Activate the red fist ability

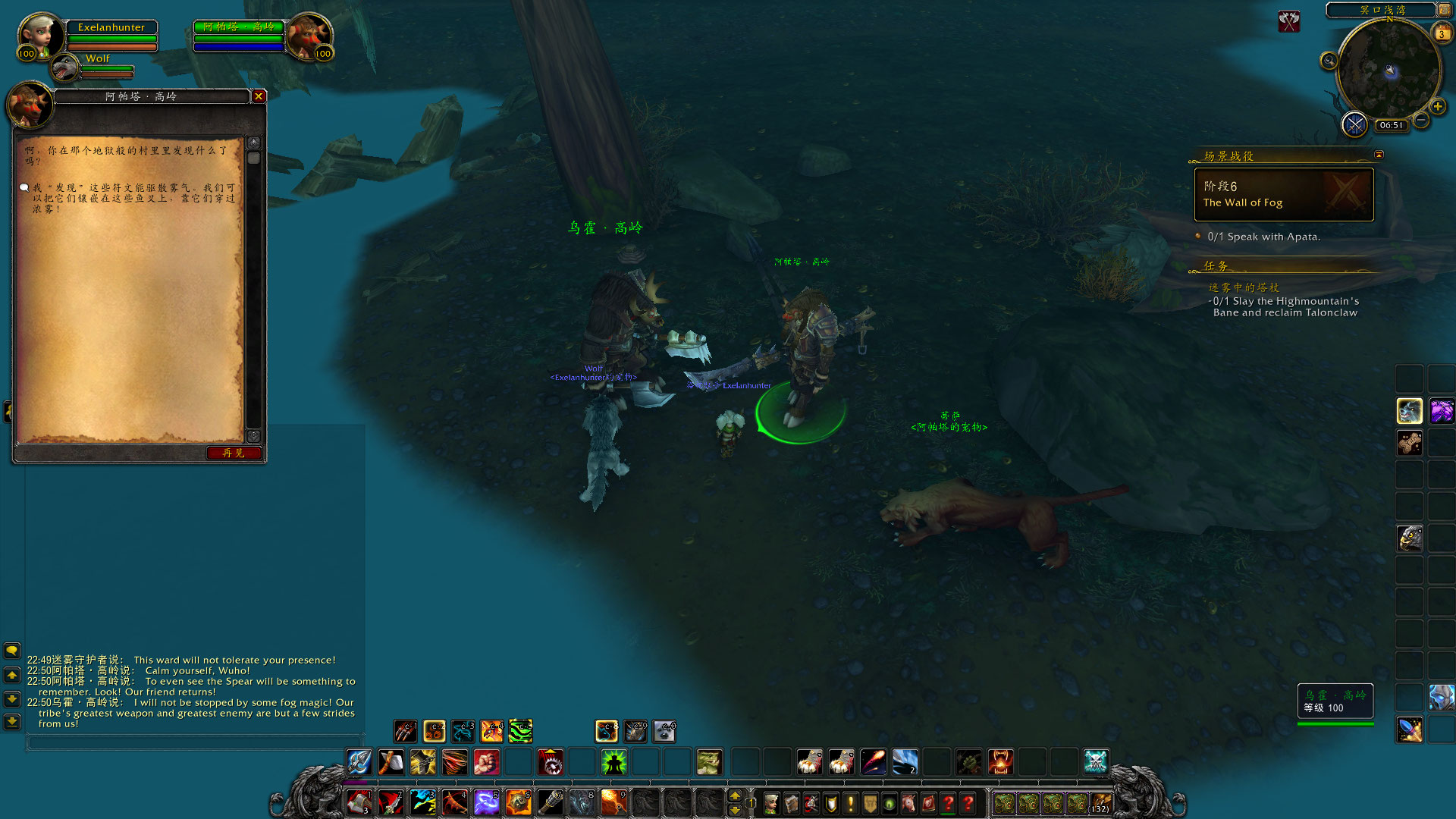point(486,762)
